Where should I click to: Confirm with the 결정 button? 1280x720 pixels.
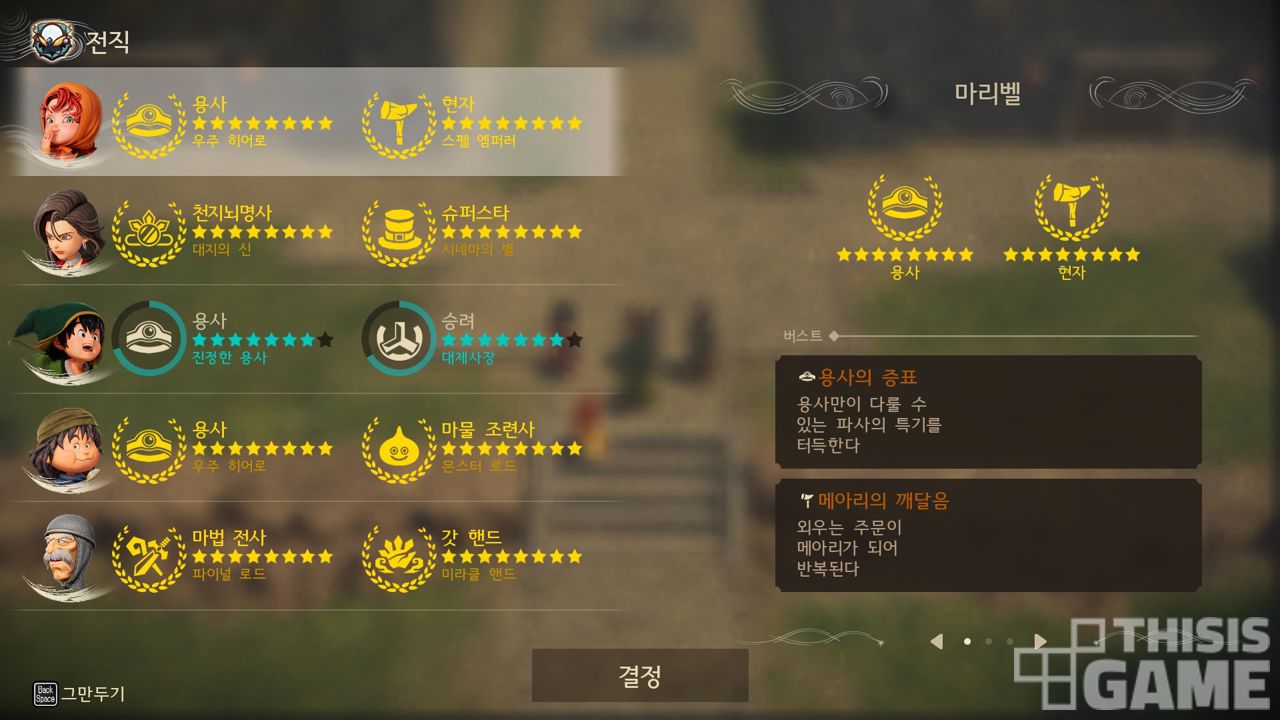[x=640, y=676]
